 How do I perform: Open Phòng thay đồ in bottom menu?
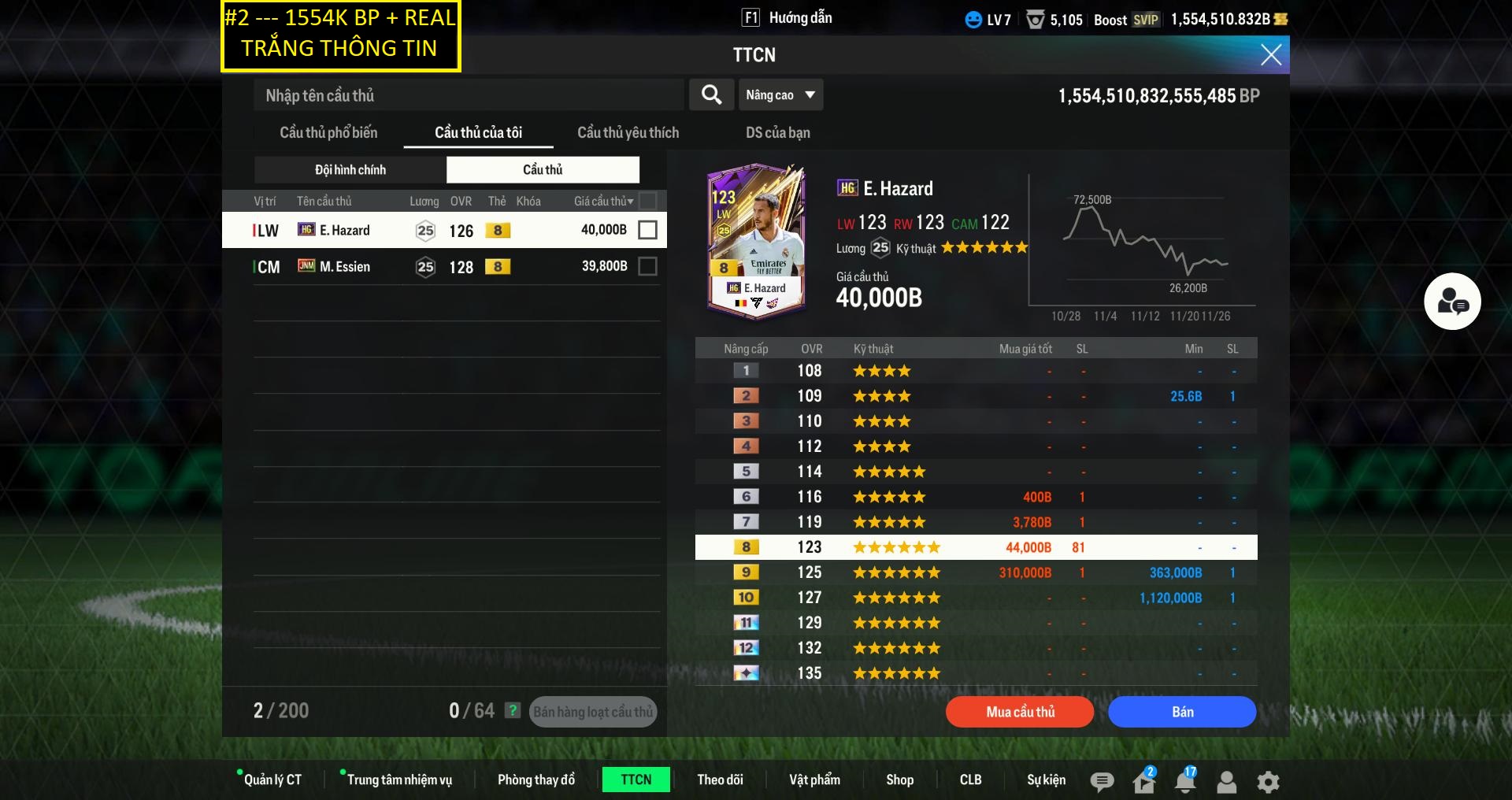(535, 780)
